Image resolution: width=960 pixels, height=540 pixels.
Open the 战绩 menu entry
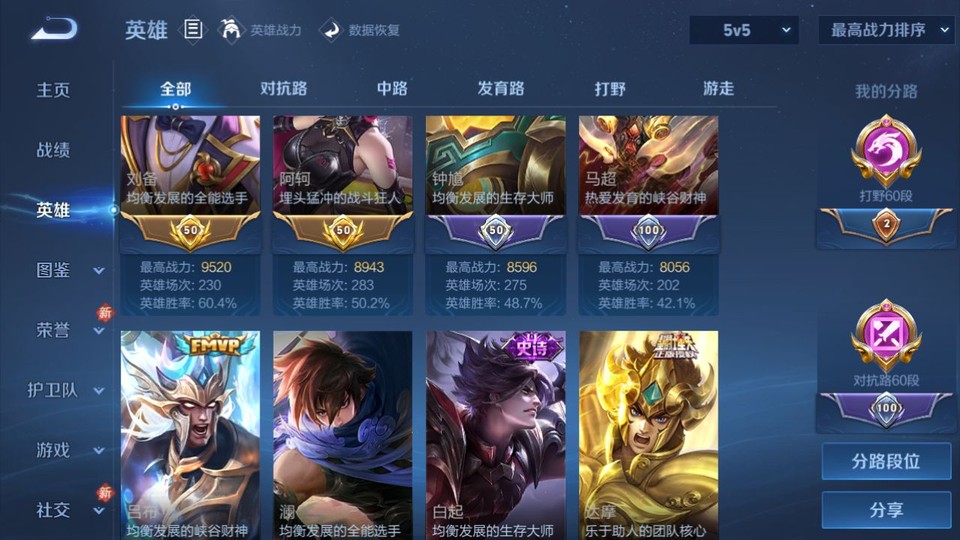coord(53,150)
